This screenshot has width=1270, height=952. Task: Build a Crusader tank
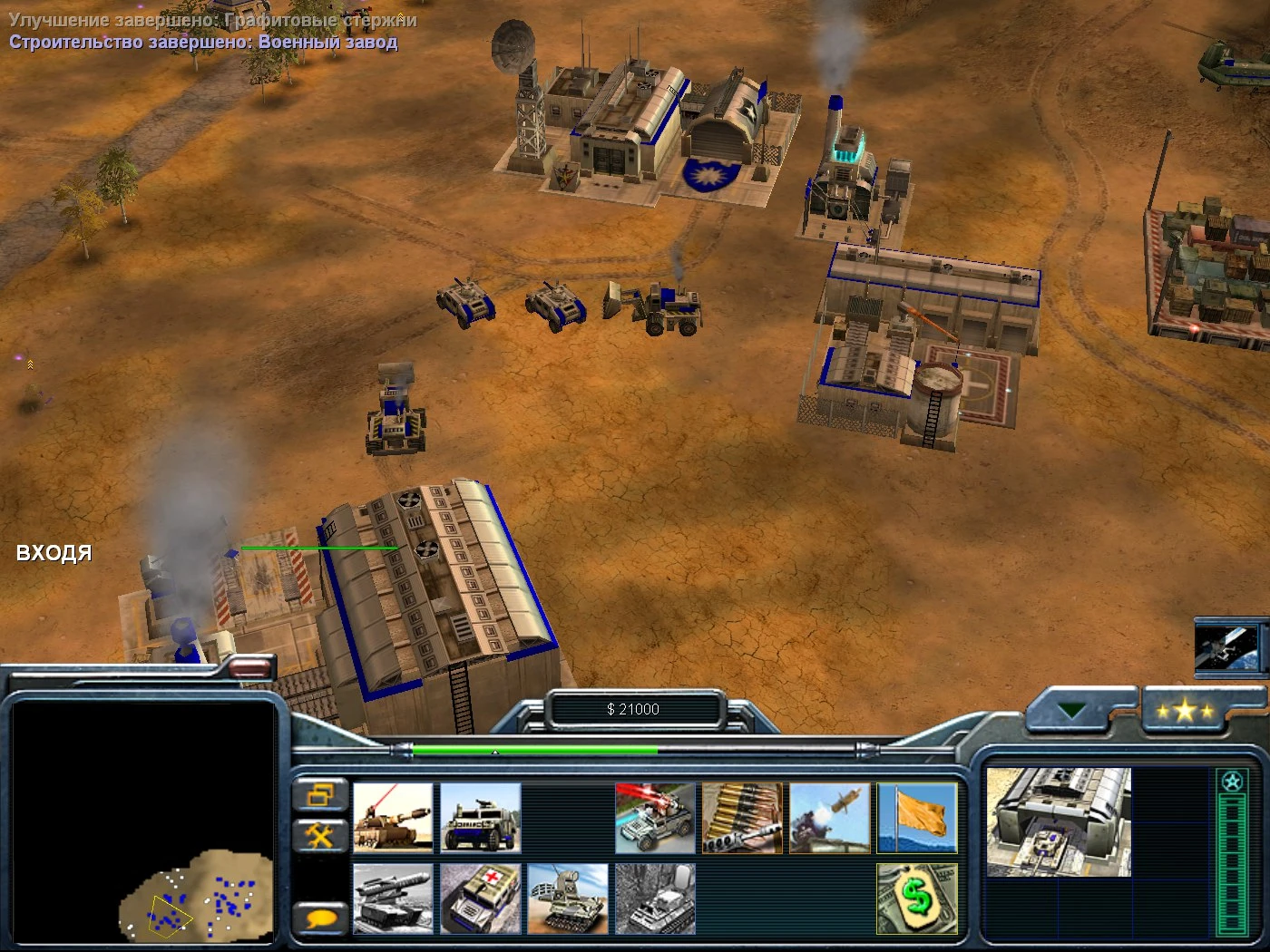[395, 816]
